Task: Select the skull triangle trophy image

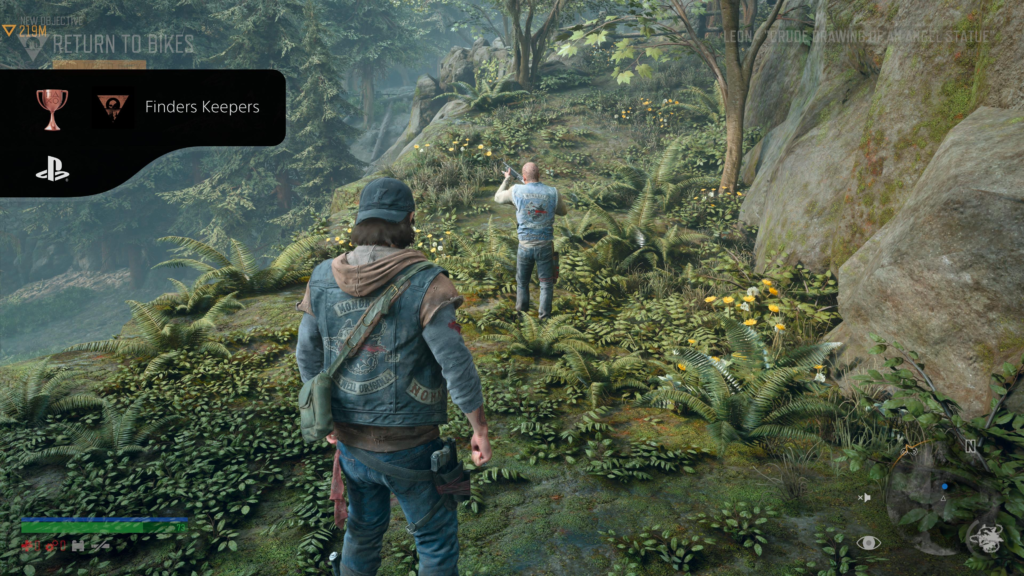Action: pos(113,106)
